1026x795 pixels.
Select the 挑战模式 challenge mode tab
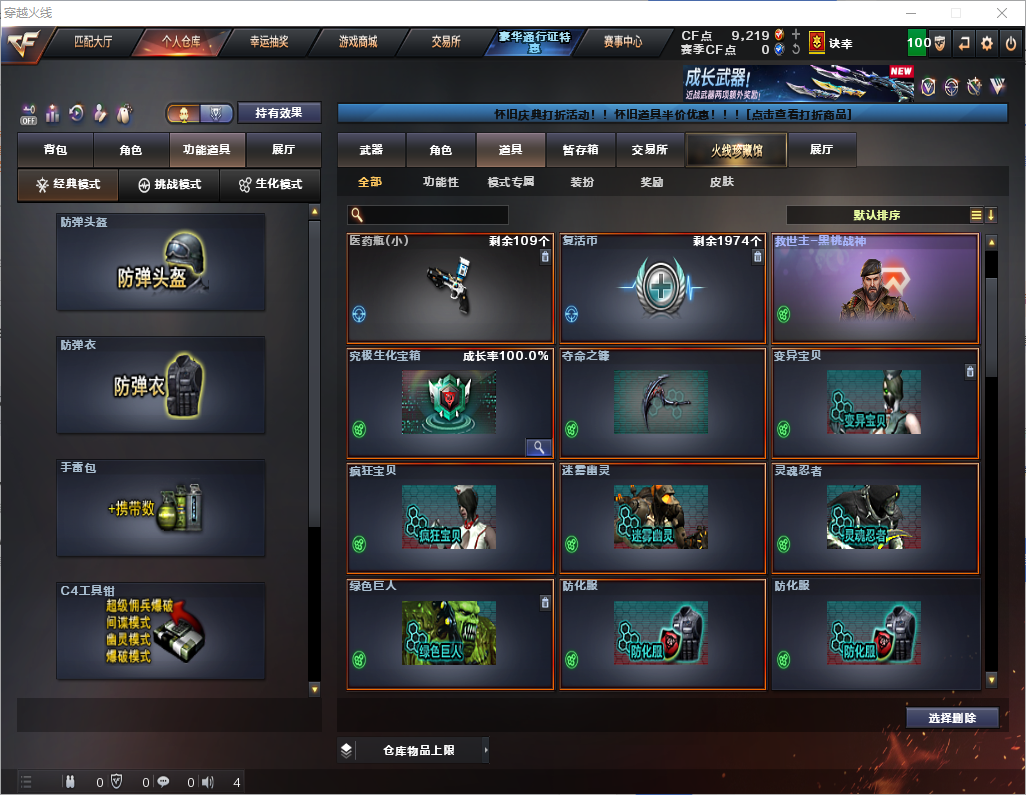point(170,185)
